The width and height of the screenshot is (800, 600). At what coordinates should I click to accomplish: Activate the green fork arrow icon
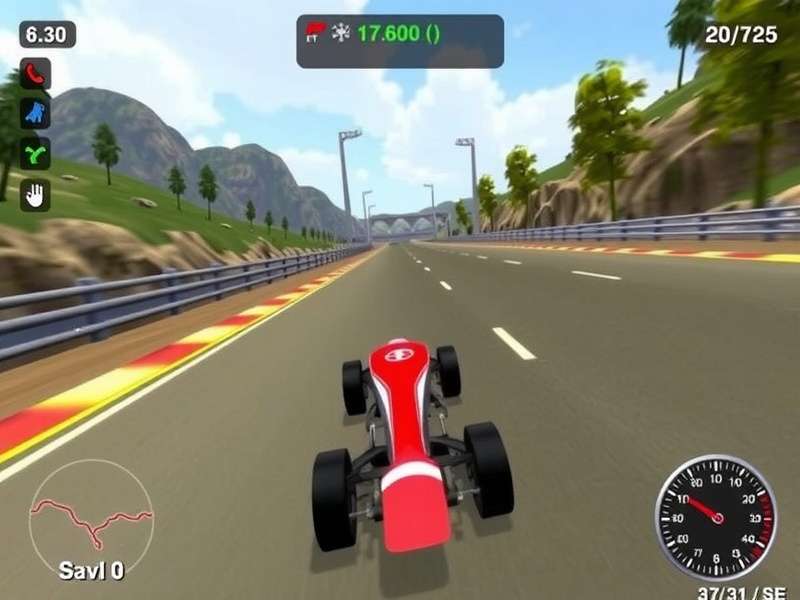(x=35, y=153)
